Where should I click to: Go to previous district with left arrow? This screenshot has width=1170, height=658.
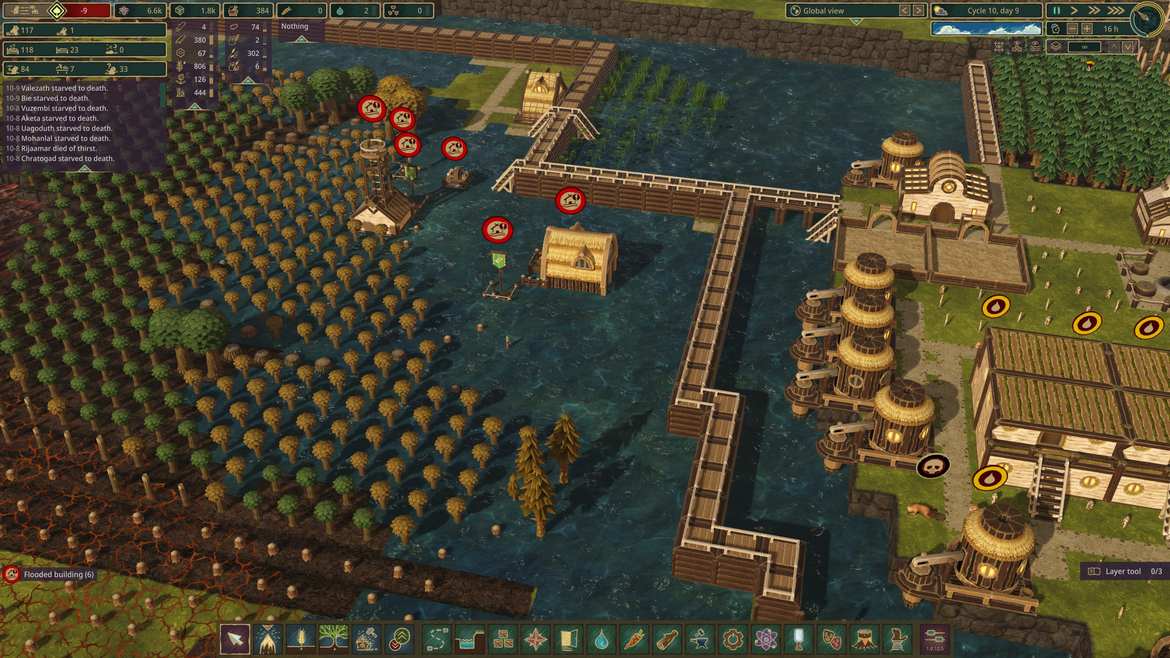click(x=904, y=10)
